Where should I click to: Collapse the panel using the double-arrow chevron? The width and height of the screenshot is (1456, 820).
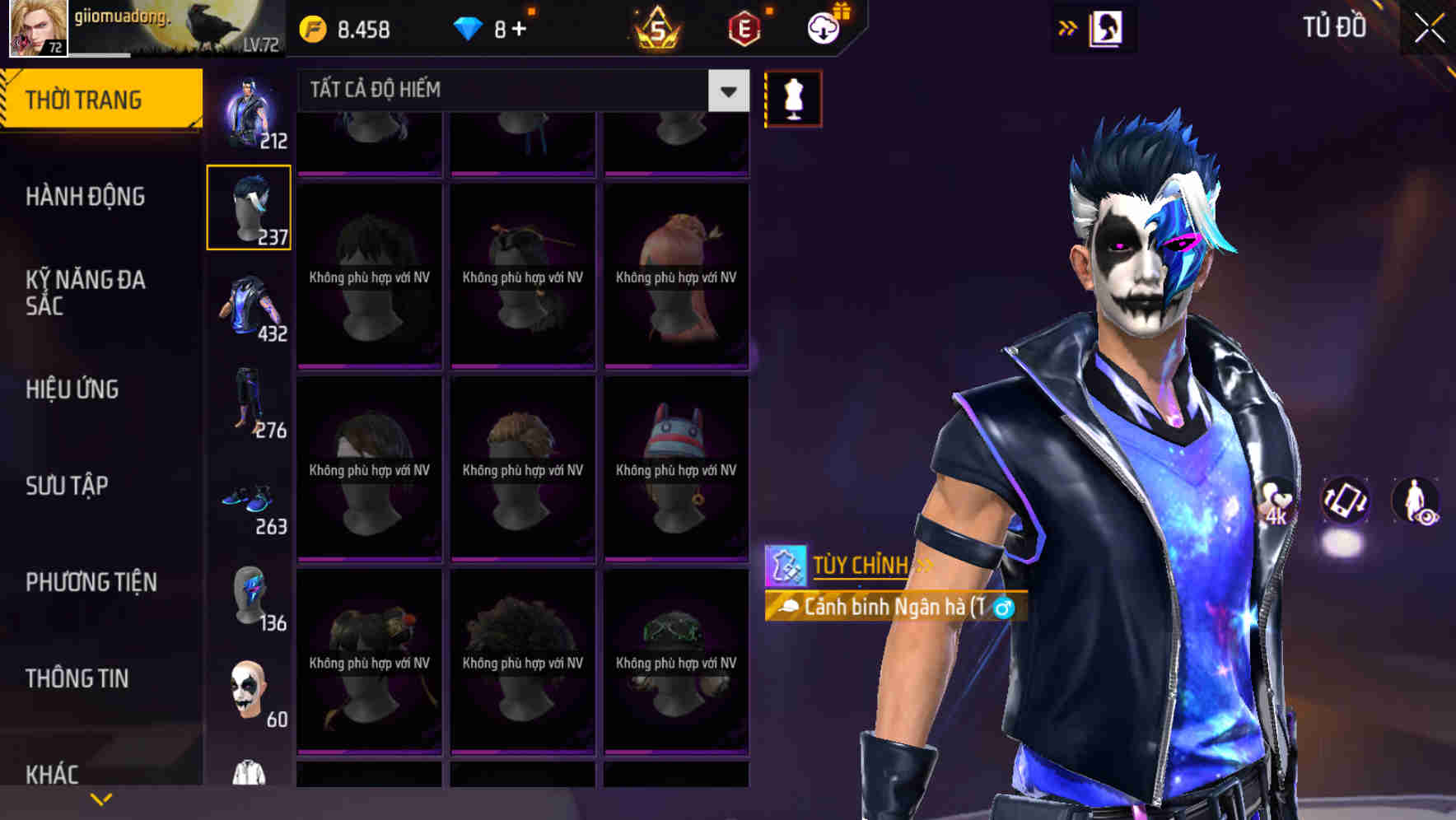click(x=1067, y=27)
